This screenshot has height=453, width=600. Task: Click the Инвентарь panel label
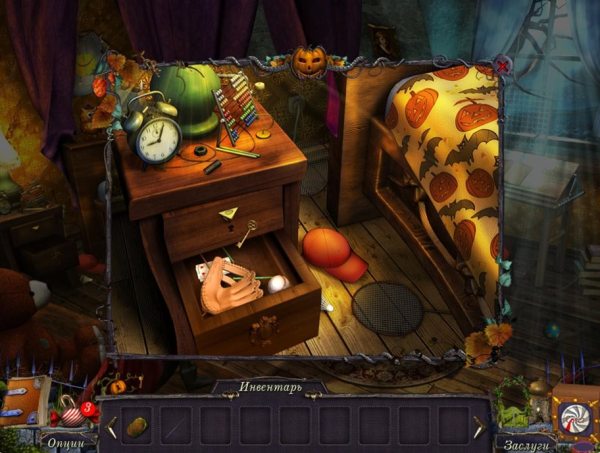click(x=269, y=387)
